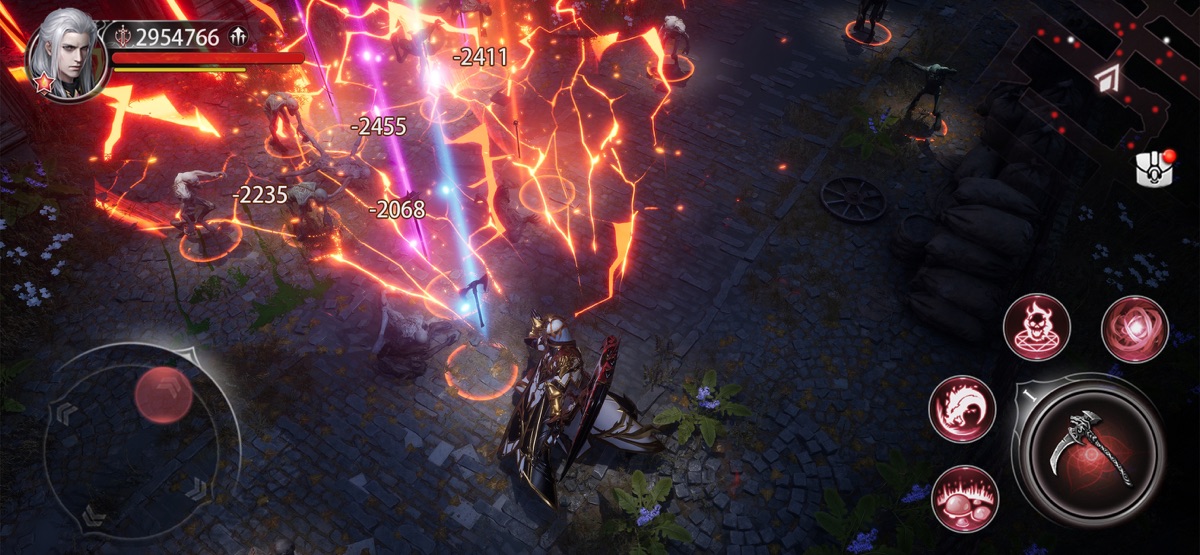Tap the white icon with the red notification dot
Screen dimensions: 1200x555
pos(1155,167)
